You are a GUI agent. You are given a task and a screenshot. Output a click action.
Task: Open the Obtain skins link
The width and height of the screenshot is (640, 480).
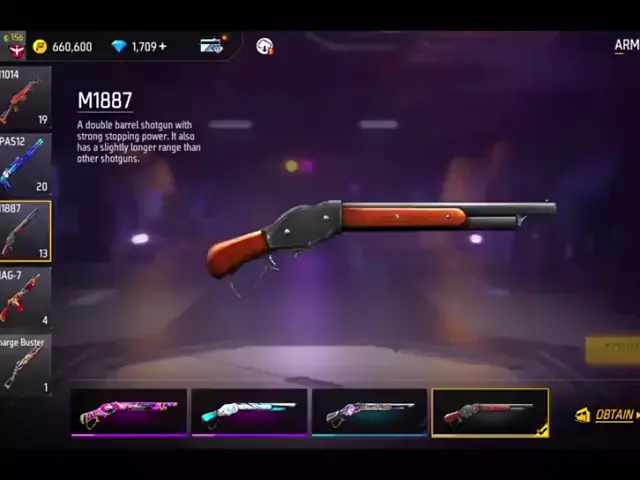click(608, 415)
